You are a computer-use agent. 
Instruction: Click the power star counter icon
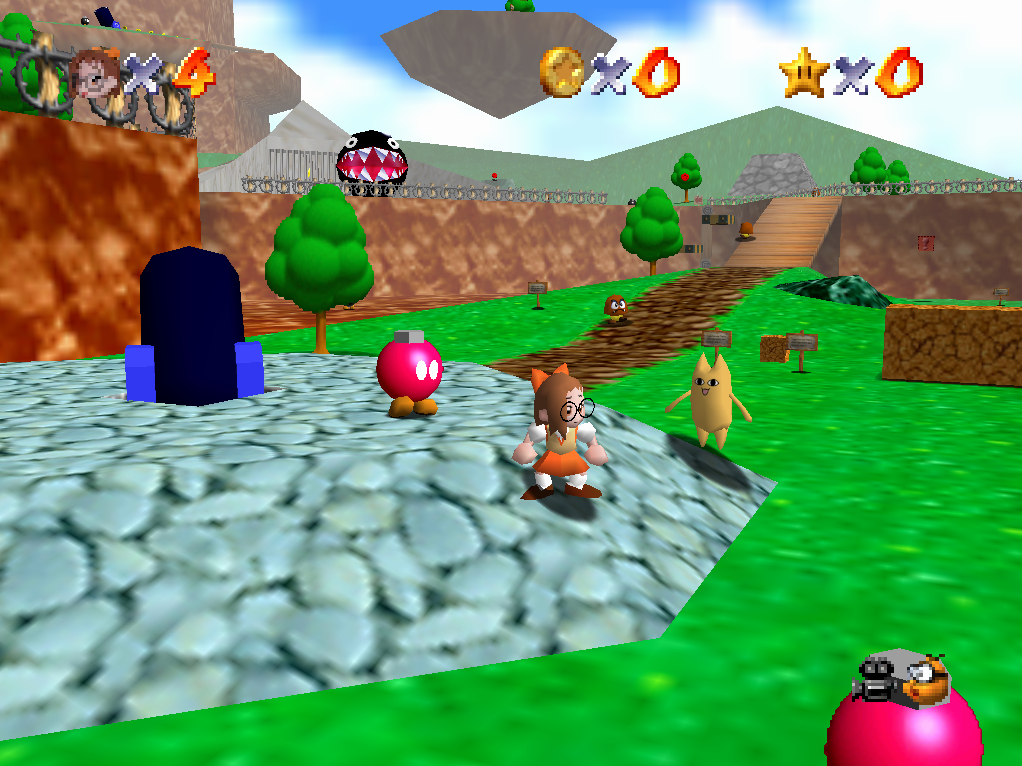802,73
